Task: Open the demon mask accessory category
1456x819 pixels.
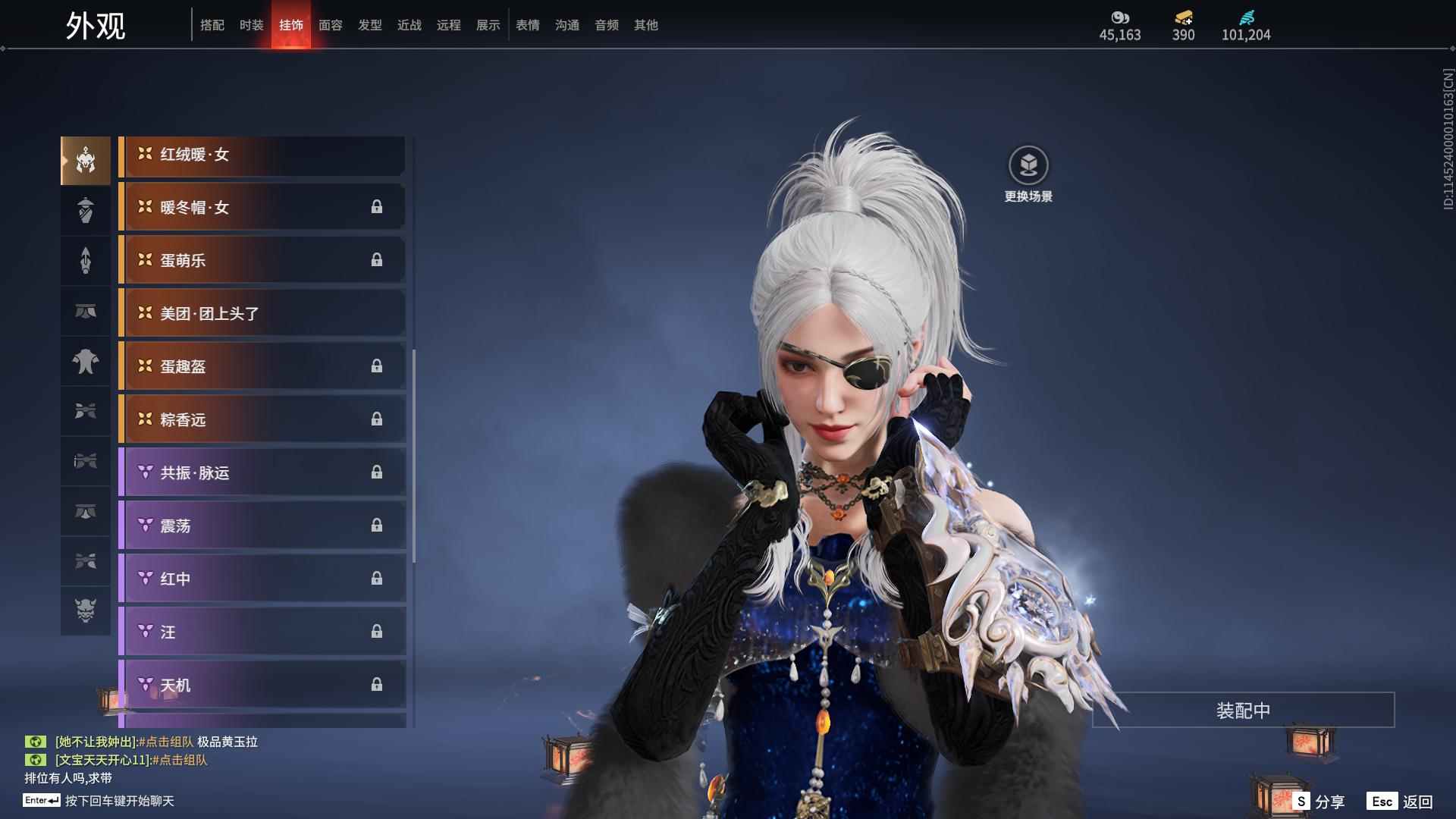Action: click(x=86, y=610)
